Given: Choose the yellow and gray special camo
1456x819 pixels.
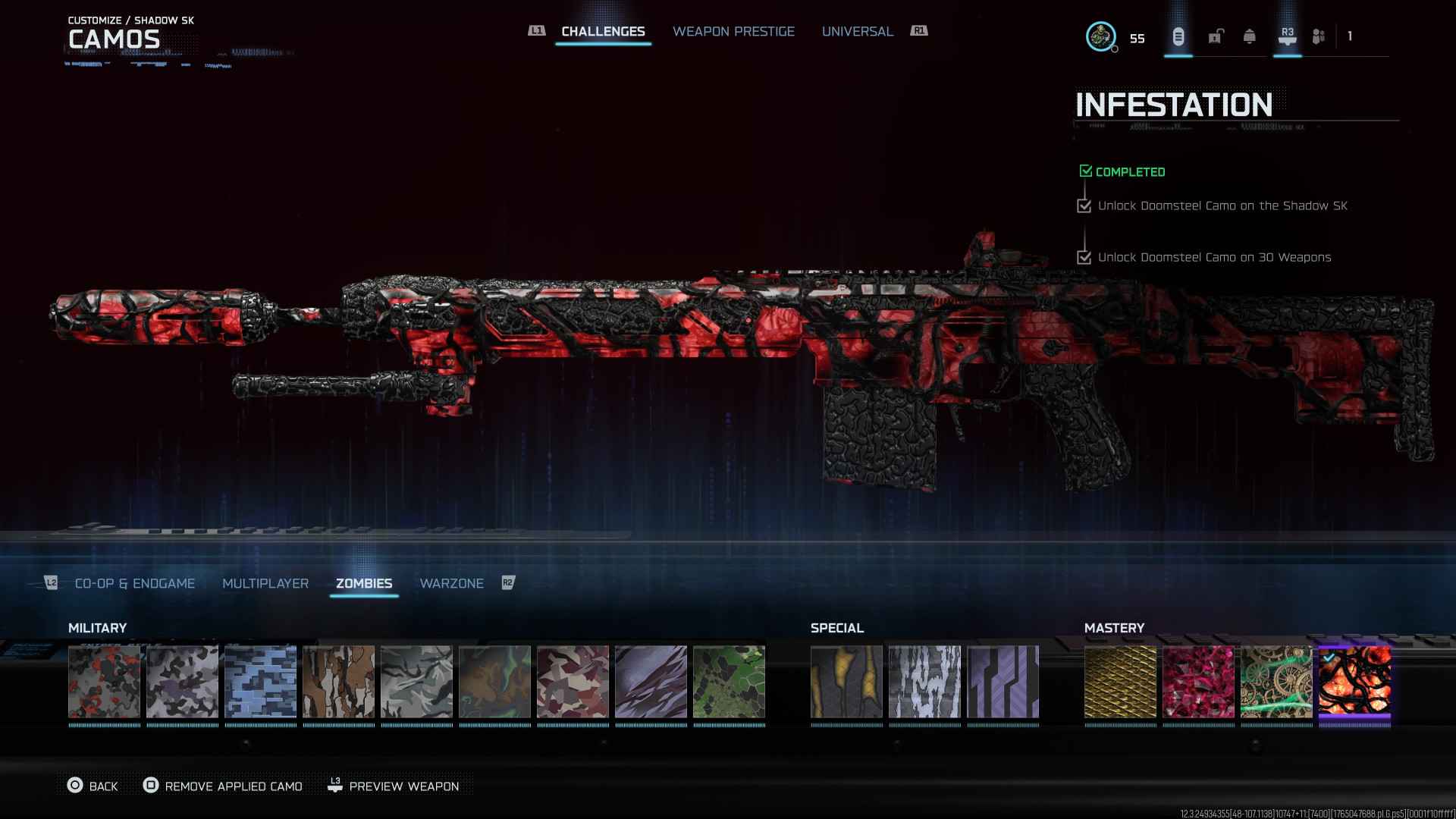Looking at the screenshot, I should 846,682.
